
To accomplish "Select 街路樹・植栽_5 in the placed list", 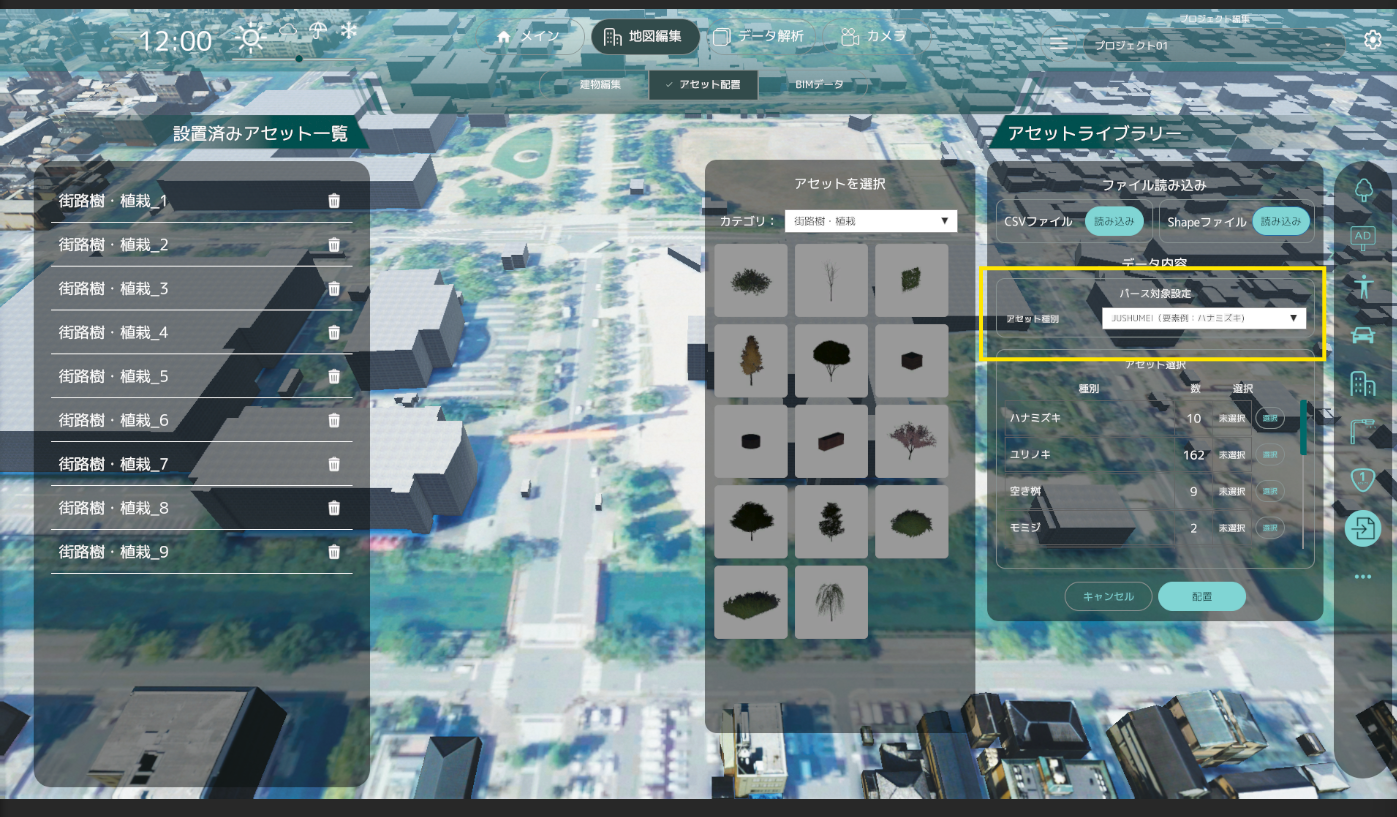I will [114, 376].
